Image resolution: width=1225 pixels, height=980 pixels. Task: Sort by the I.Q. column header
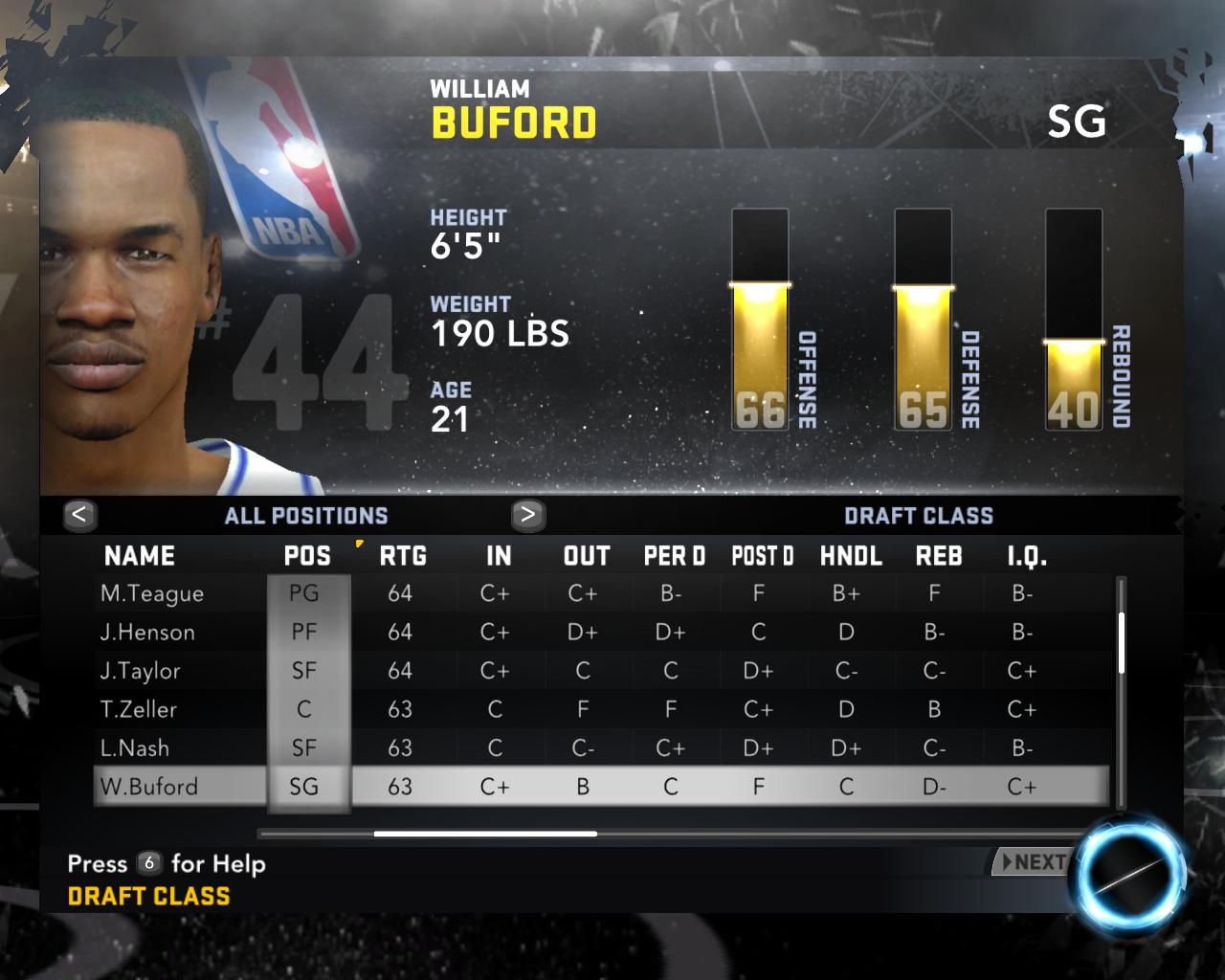pyautogui.click(x=1027, y=556)
